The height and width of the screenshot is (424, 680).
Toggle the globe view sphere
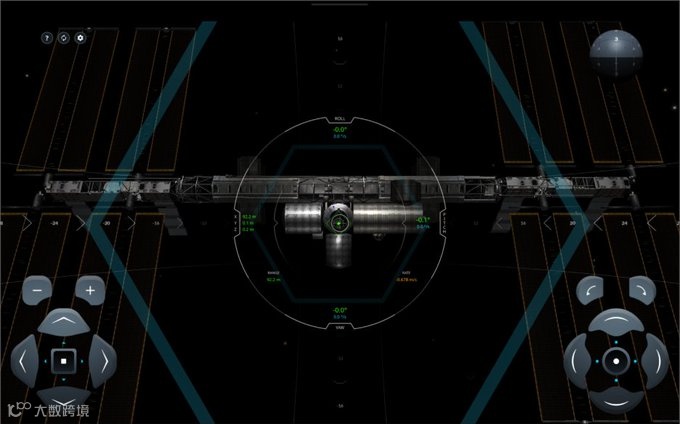point(614,53)
